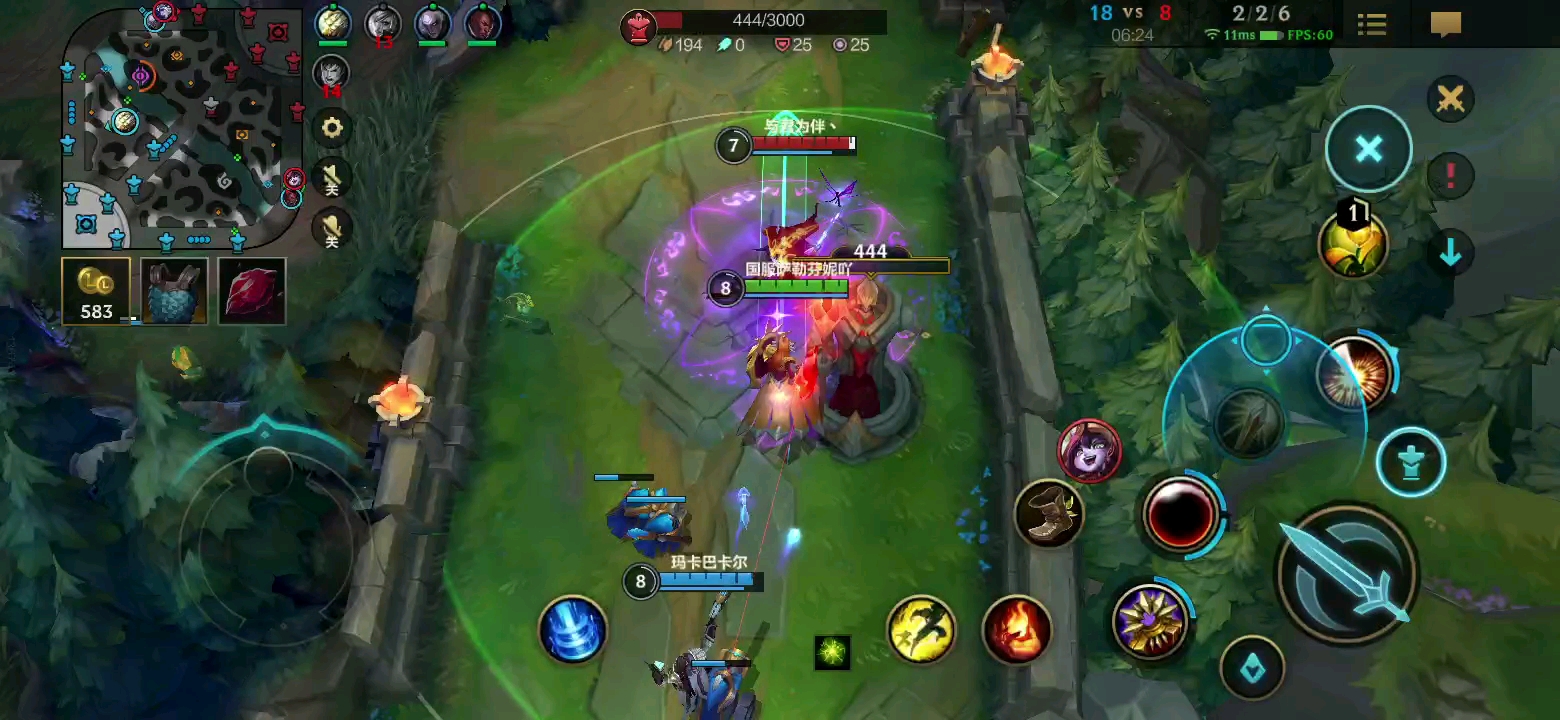Cancel the cast with the X button
1560x720 pixels.
tap(1368, 149)
